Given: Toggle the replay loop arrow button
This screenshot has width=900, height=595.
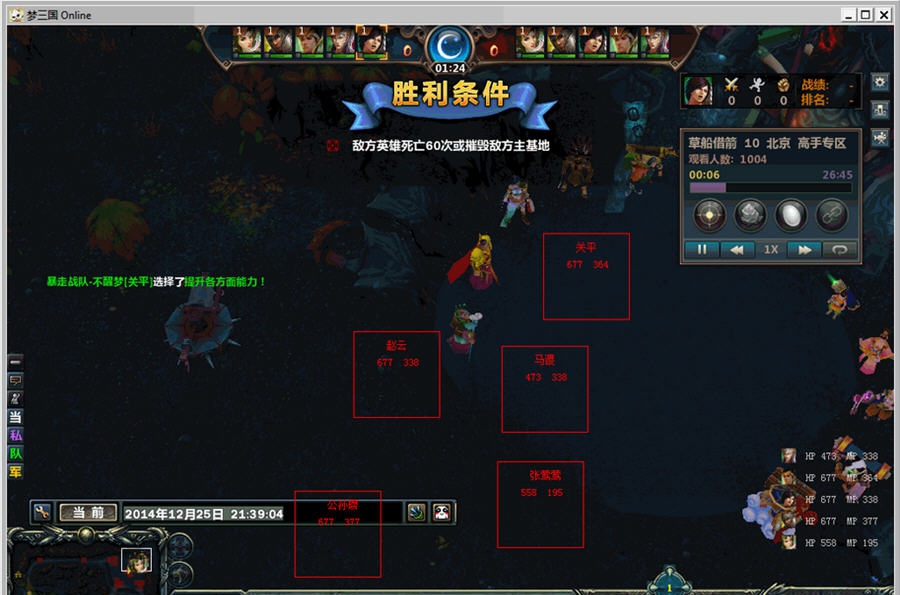Looking at the screenshot, I should [839, 249].
